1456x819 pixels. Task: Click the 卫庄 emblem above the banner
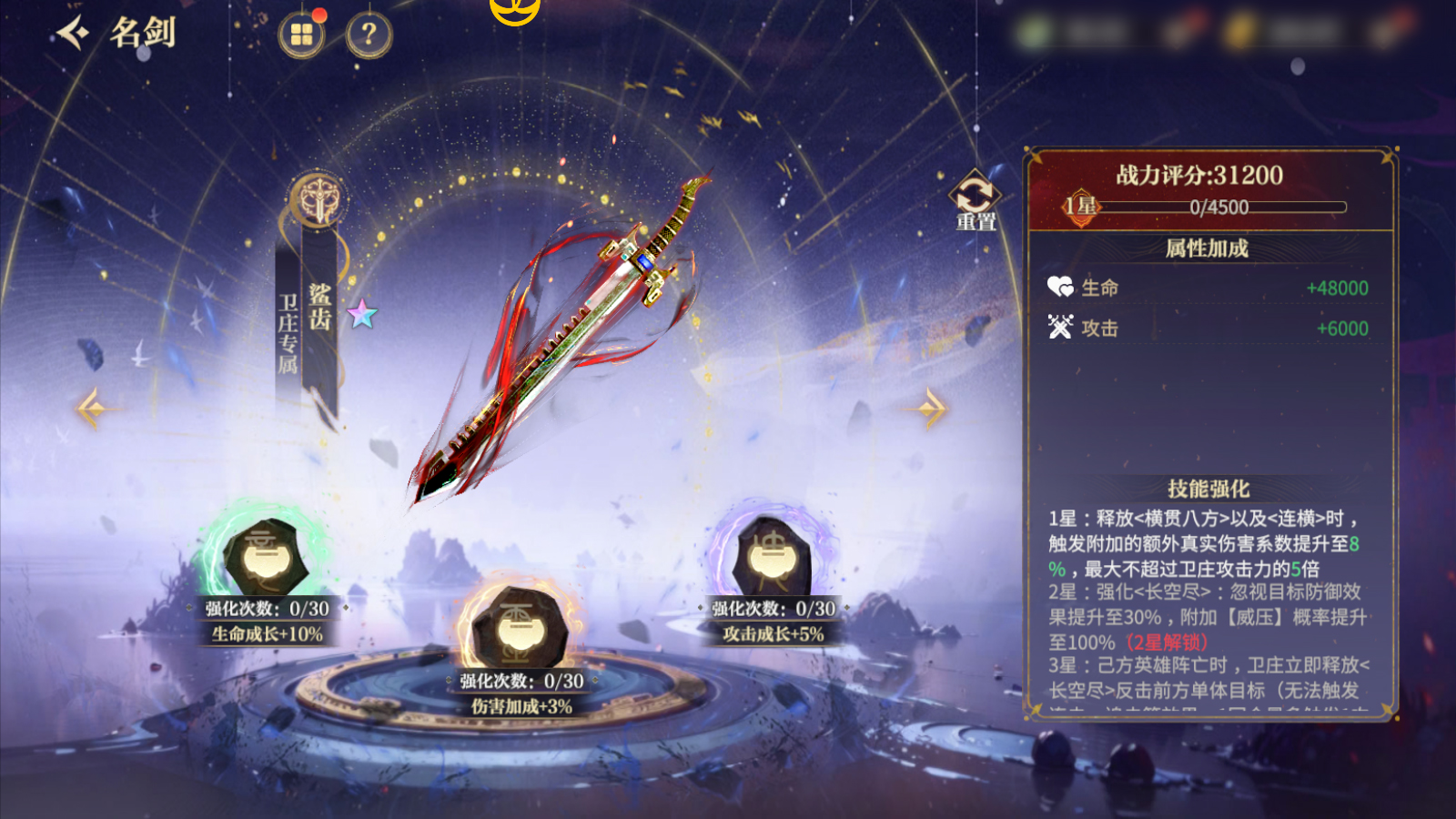(x=318, y=198)
